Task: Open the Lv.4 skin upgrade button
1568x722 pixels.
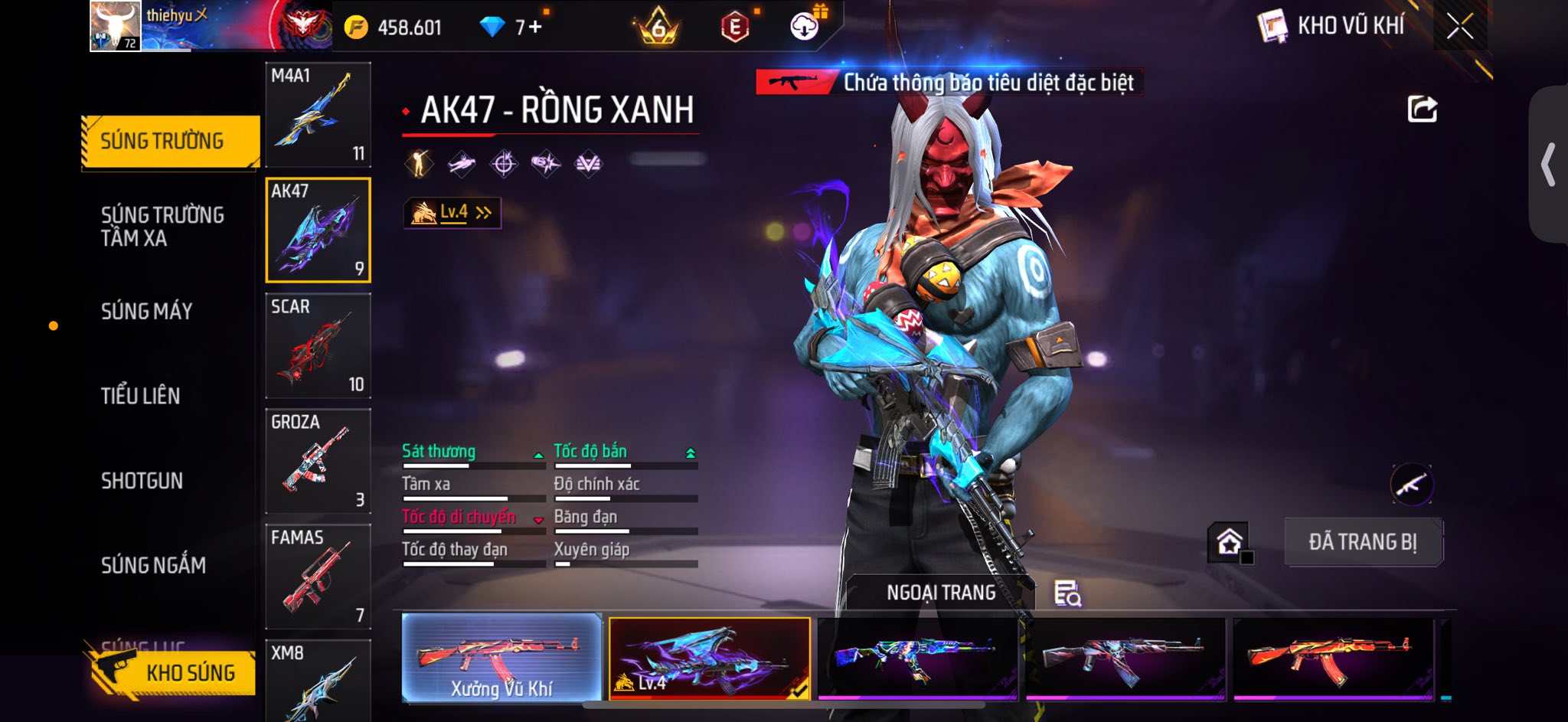Action: point(452,213)
